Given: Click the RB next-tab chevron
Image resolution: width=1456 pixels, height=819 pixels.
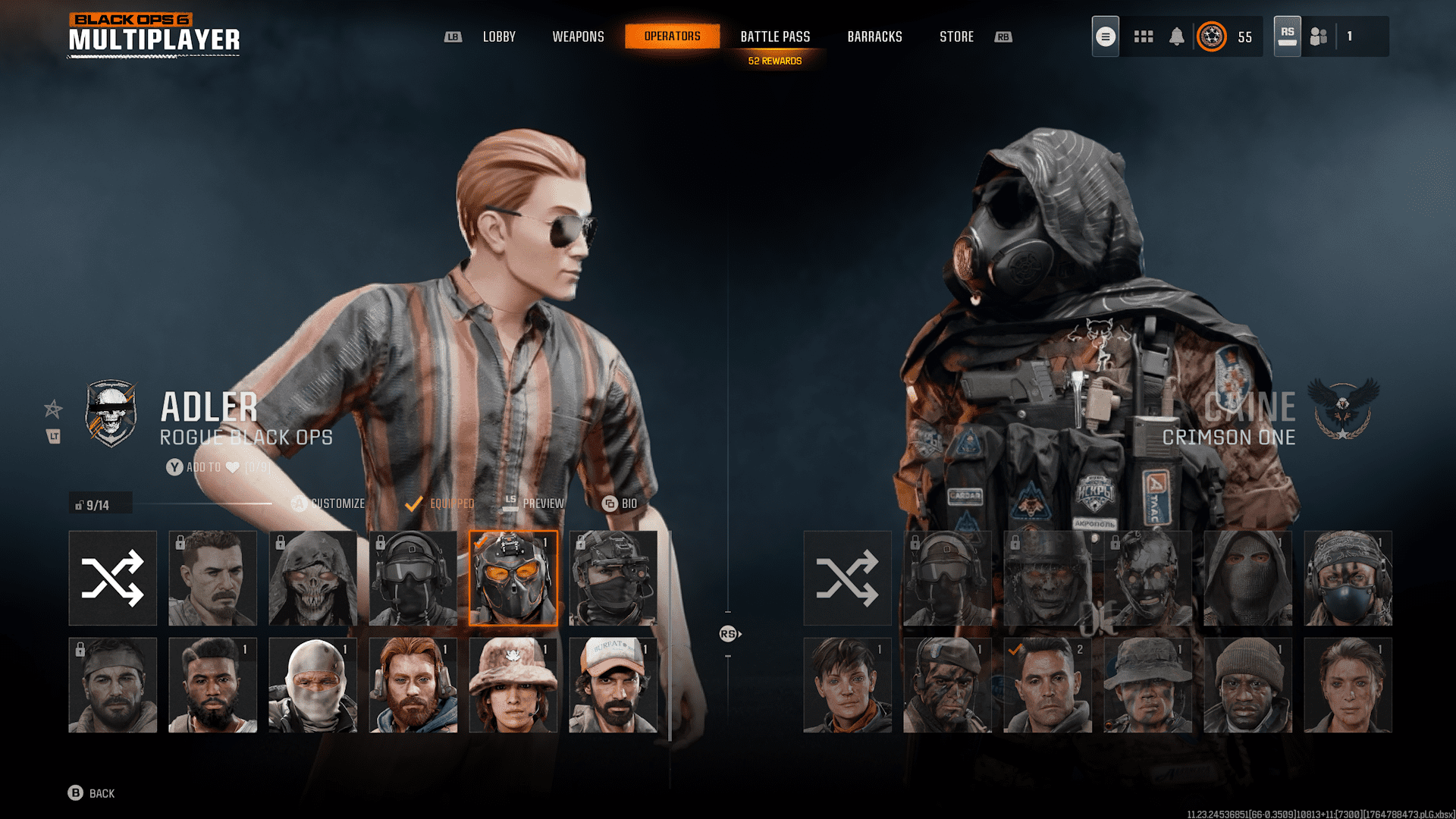Looking at the screenshot, I should [x=1003, y=36].
